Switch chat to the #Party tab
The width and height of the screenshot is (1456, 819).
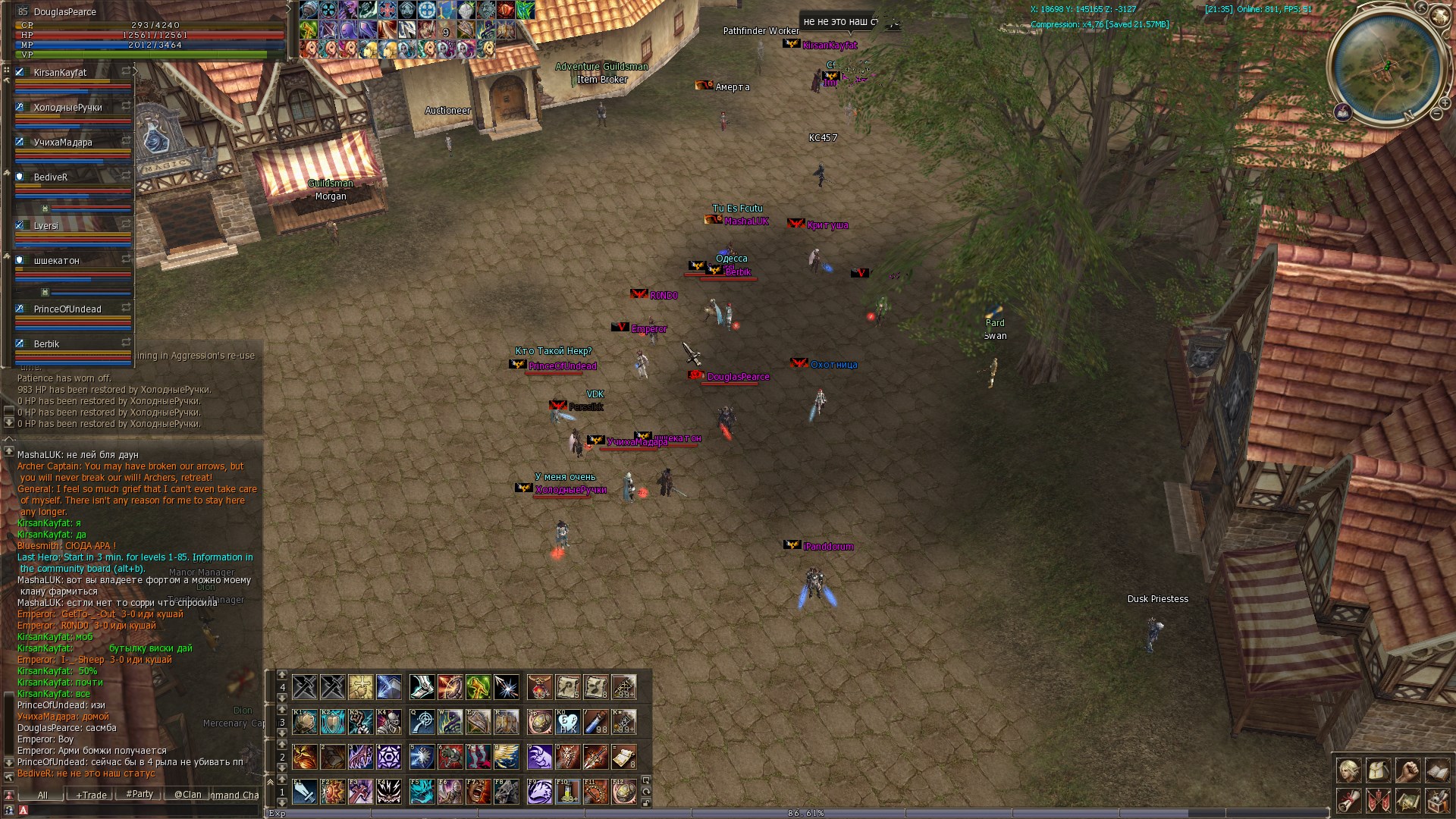coord(140,794)
